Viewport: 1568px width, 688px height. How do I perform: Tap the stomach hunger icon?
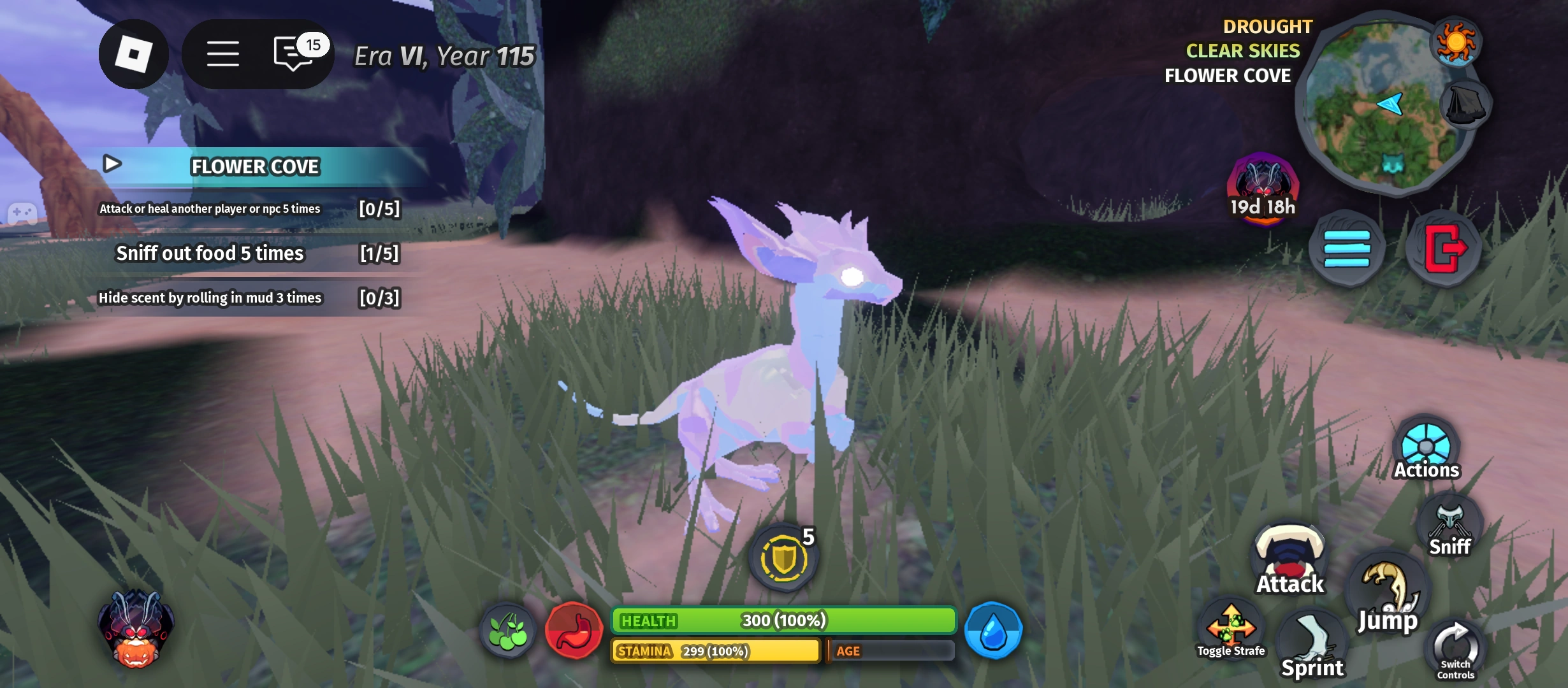click(573, 630)
